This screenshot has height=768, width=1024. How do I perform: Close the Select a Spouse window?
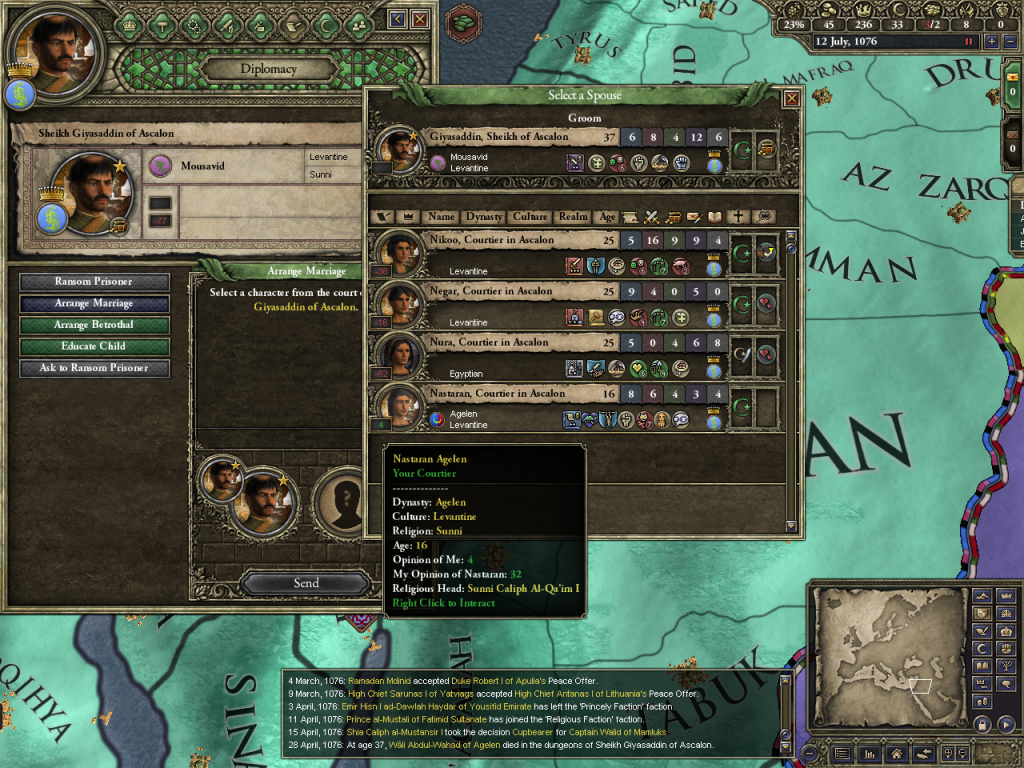[791, 98]
